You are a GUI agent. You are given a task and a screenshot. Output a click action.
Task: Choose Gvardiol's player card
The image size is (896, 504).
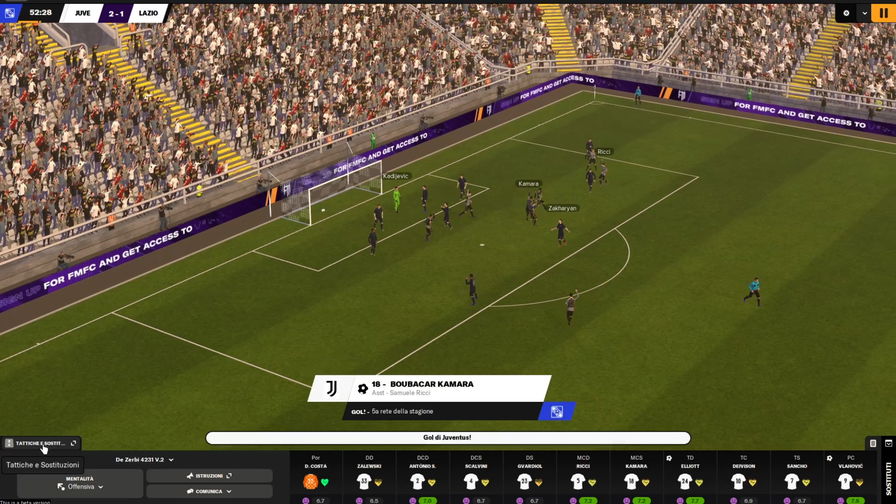point(530,477)
